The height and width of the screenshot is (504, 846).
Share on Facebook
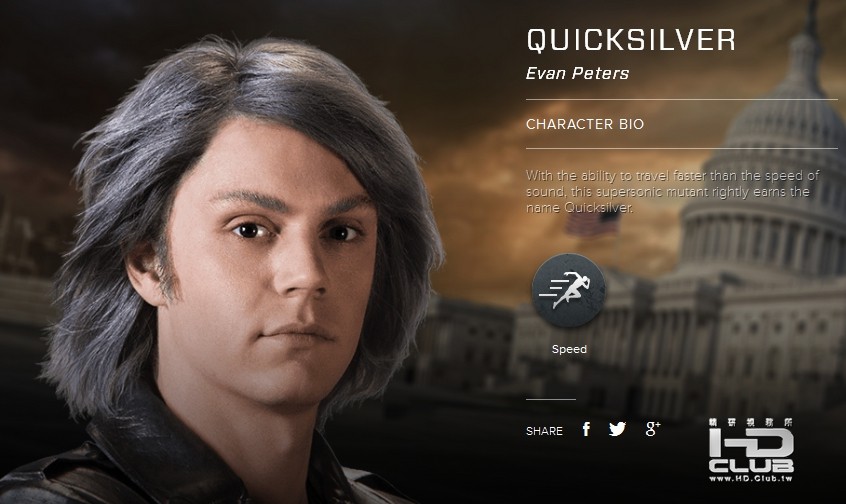click(586, 429)
